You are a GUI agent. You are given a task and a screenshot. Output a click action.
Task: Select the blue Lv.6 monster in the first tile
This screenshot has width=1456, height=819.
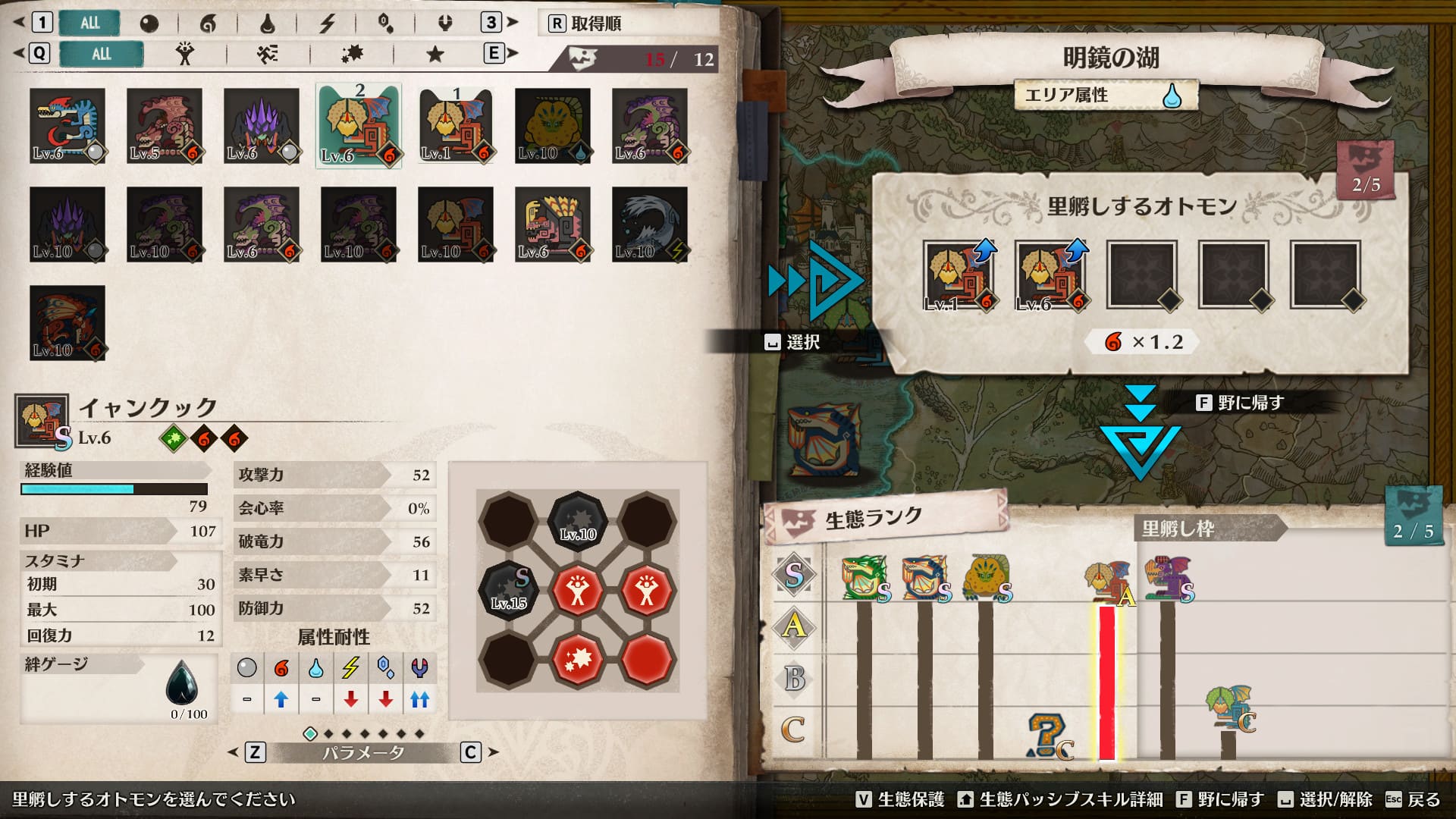pos(67,126)
